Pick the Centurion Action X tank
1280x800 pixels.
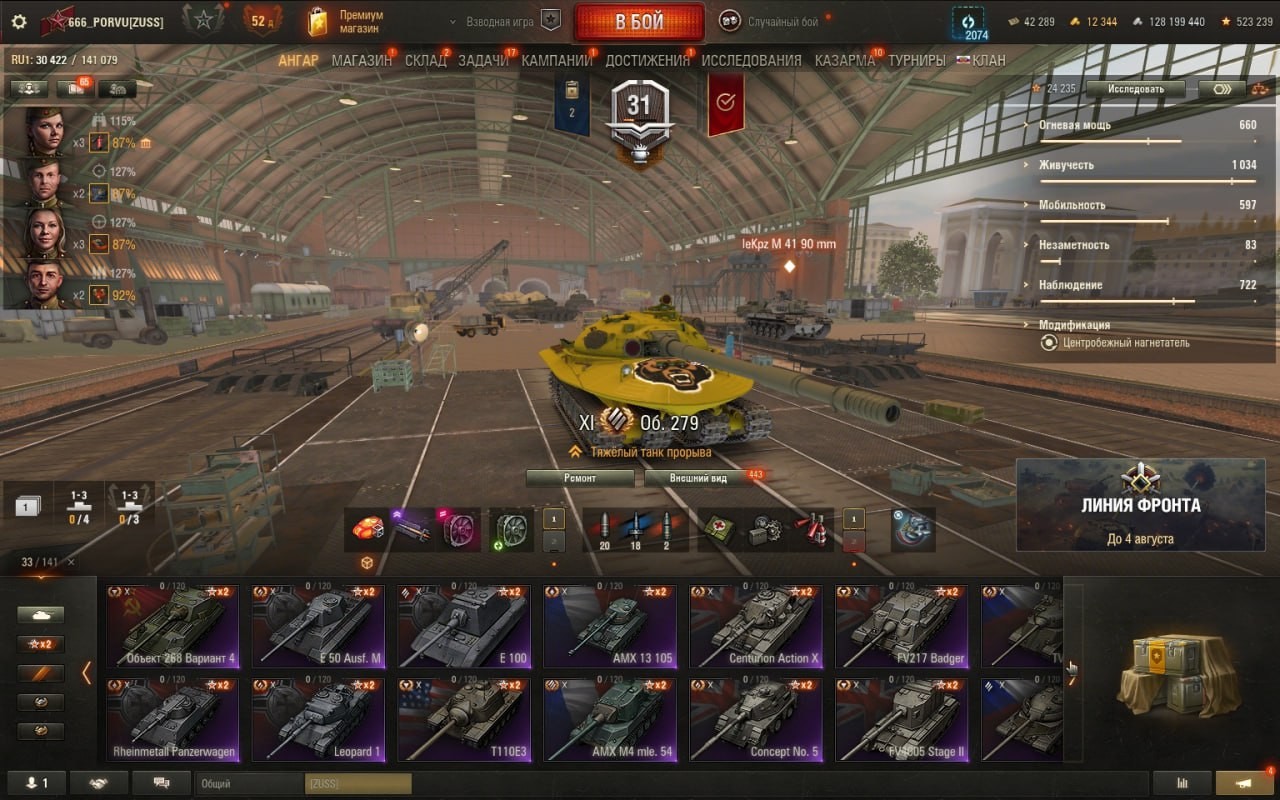click(755, 626)
